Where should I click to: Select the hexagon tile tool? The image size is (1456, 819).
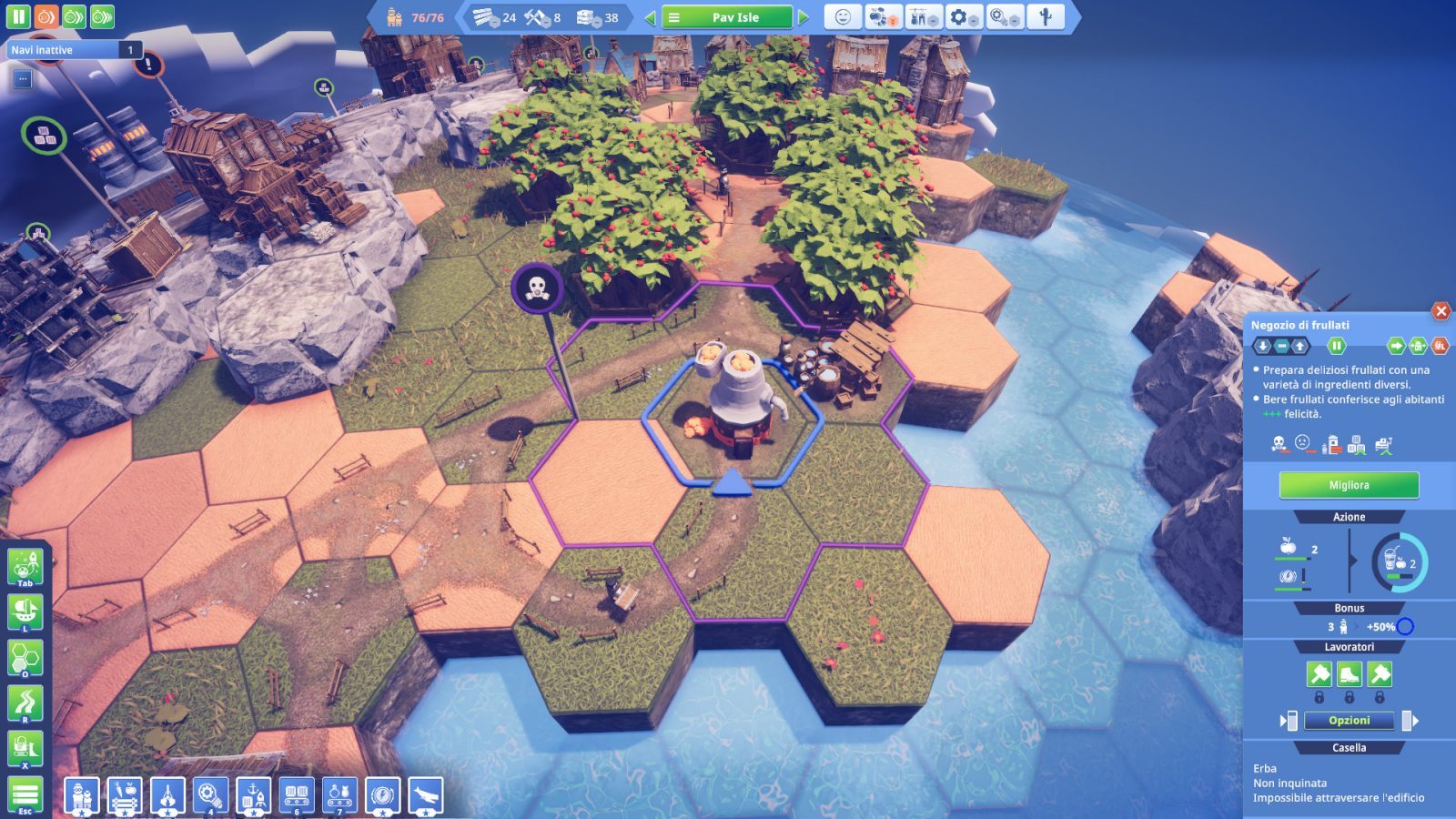coord(25,657)
